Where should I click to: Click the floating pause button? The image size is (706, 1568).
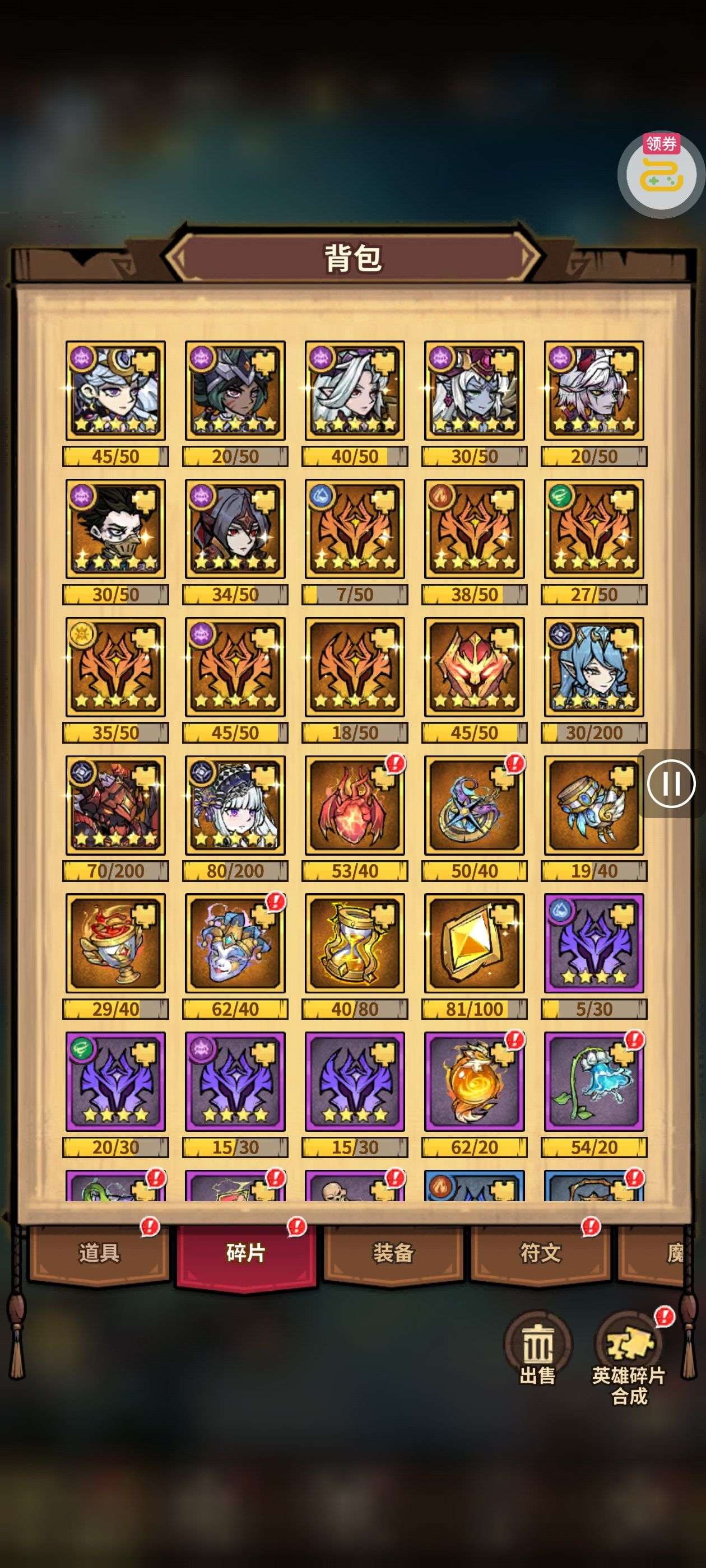point(671,783)
